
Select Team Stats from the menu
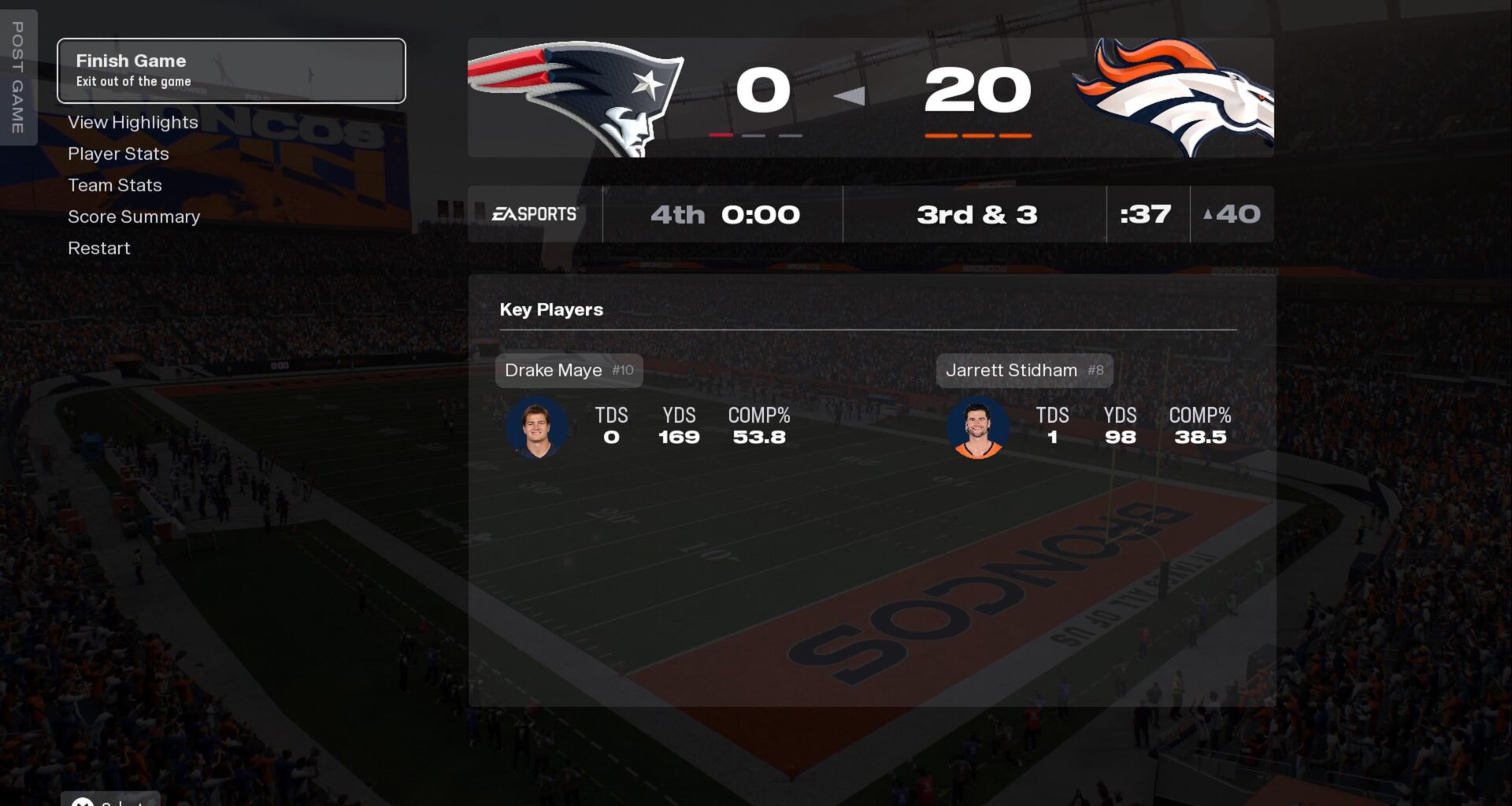pyautogui.click(x=115, y=185)
